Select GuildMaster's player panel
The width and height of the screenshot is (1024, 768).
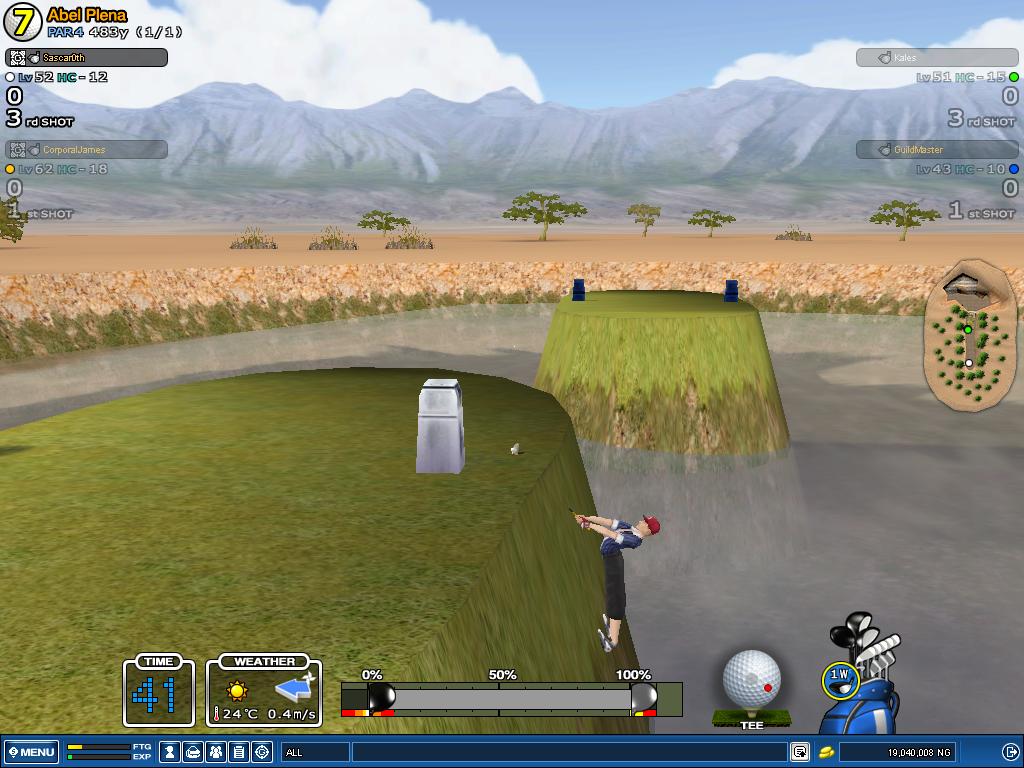[937, 150]
